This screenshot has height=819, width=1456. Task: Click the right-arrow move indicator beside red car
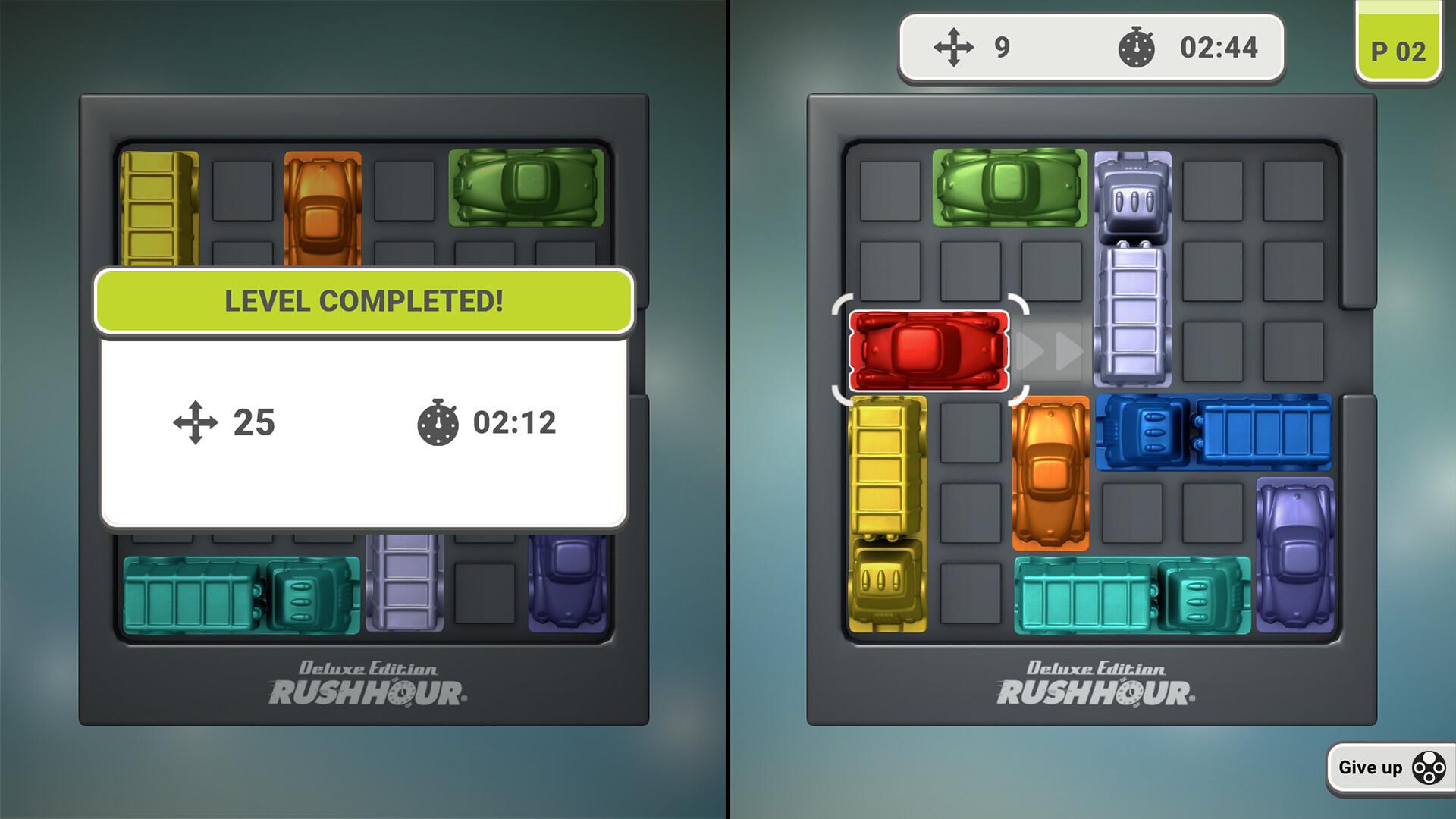(x=1050, y=350)
